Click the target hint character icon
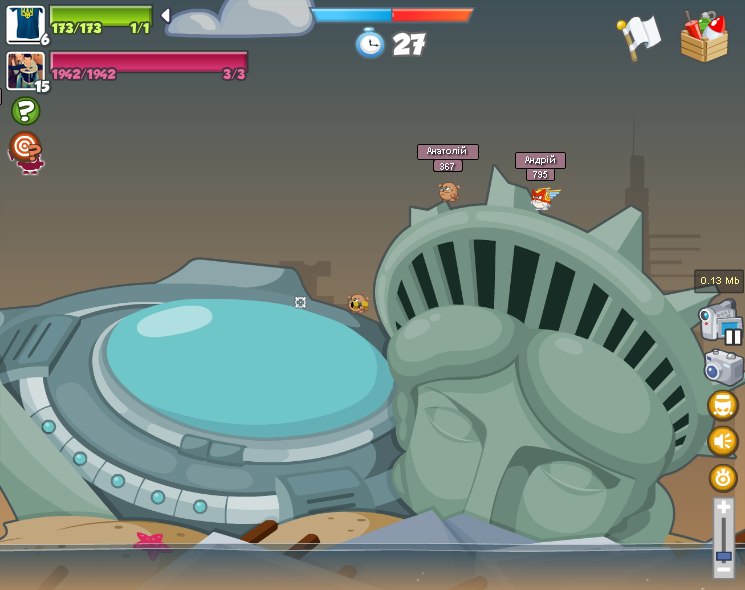 [x=26, y=152]
